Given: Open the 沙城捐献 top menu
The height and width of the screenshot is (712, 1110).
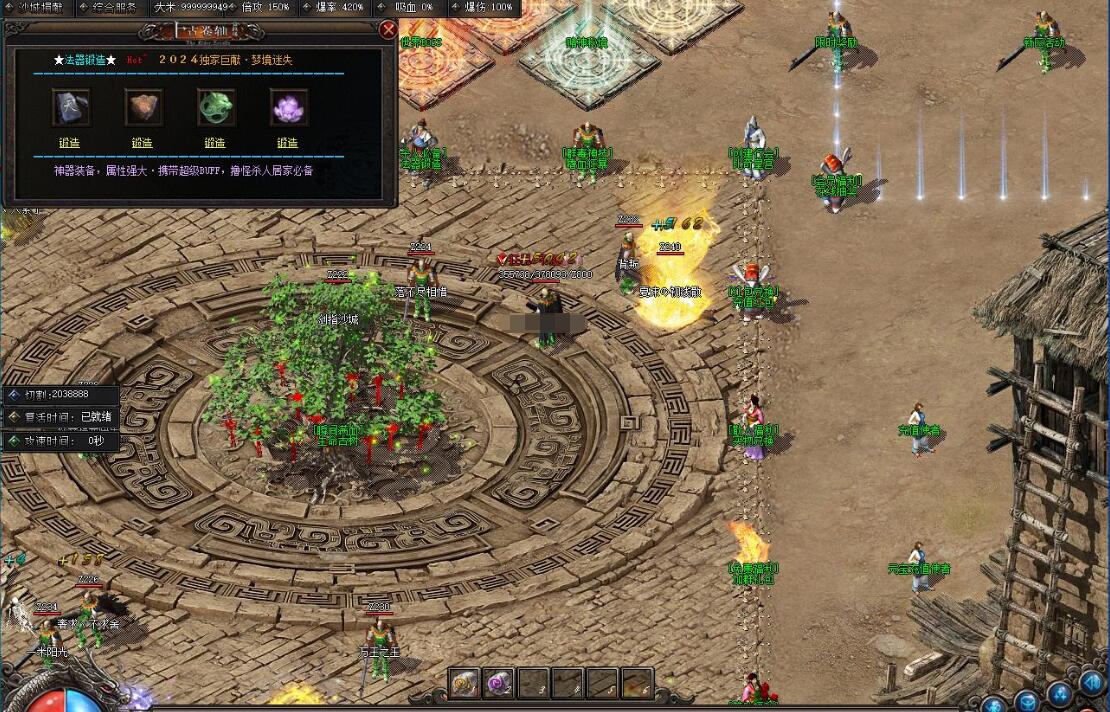Looking at the screenshot, I should point(38,7).
